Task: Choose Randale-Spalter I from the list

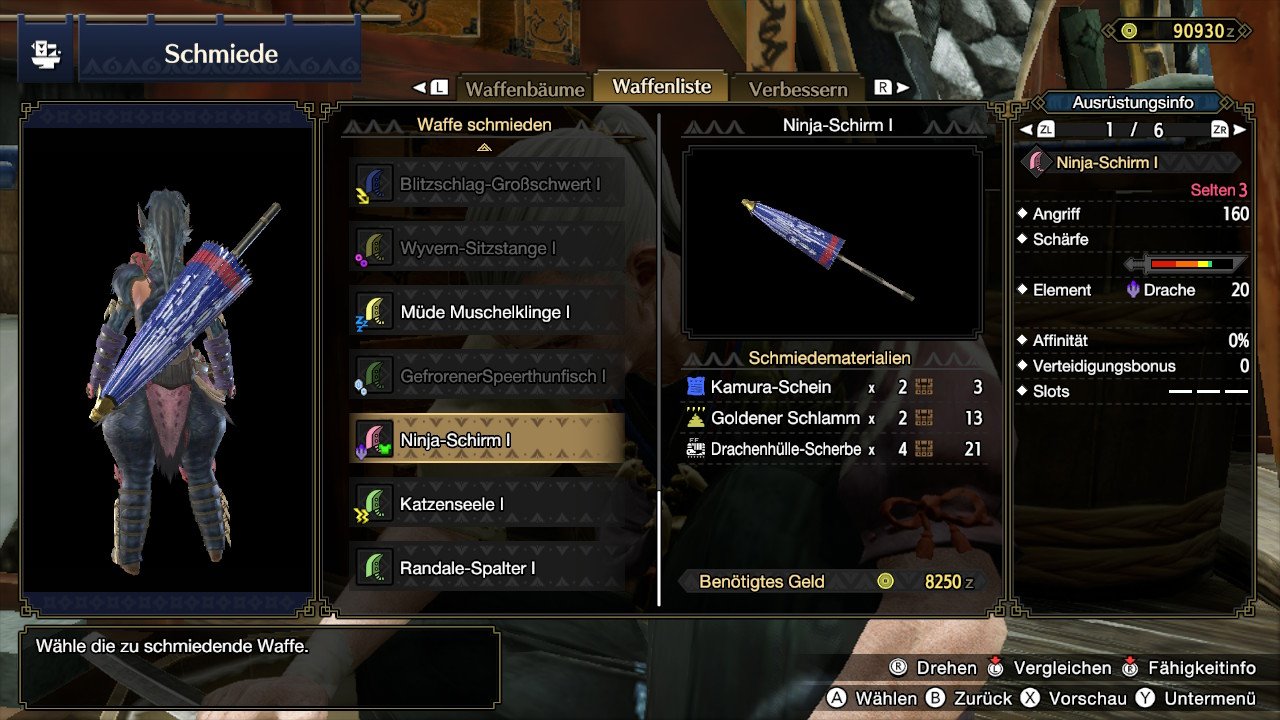Action: (x=487, y=568)
